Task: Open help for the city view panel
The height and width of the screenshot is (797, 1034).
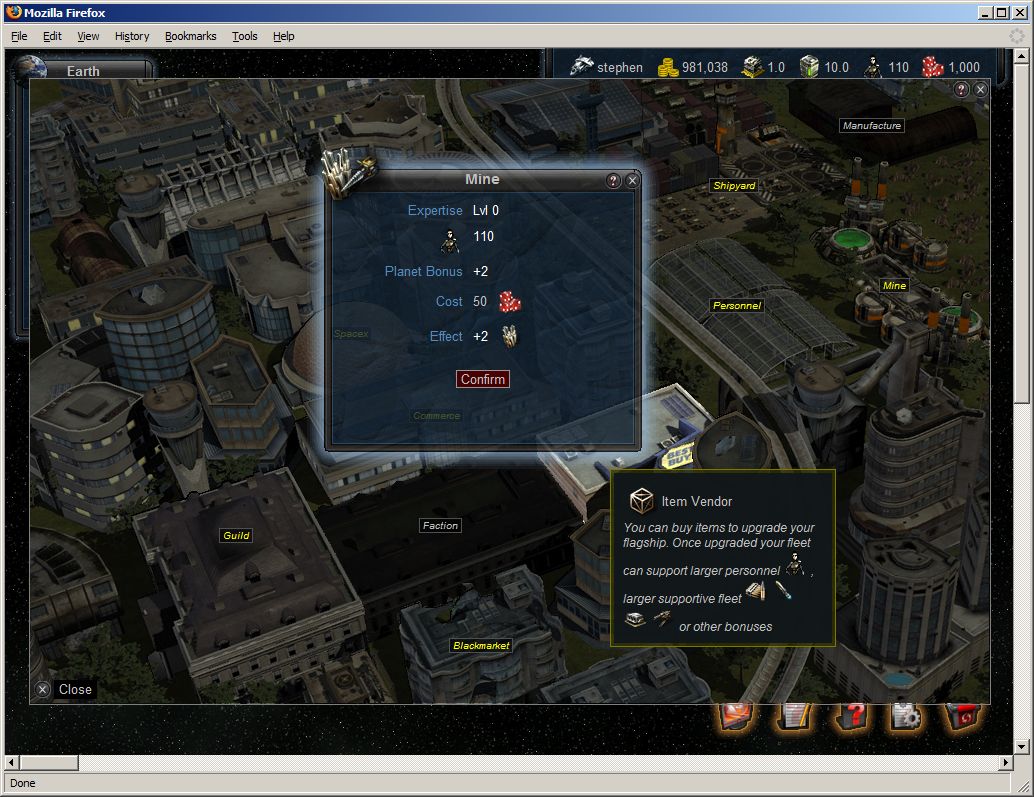Action: click(961, 90)
